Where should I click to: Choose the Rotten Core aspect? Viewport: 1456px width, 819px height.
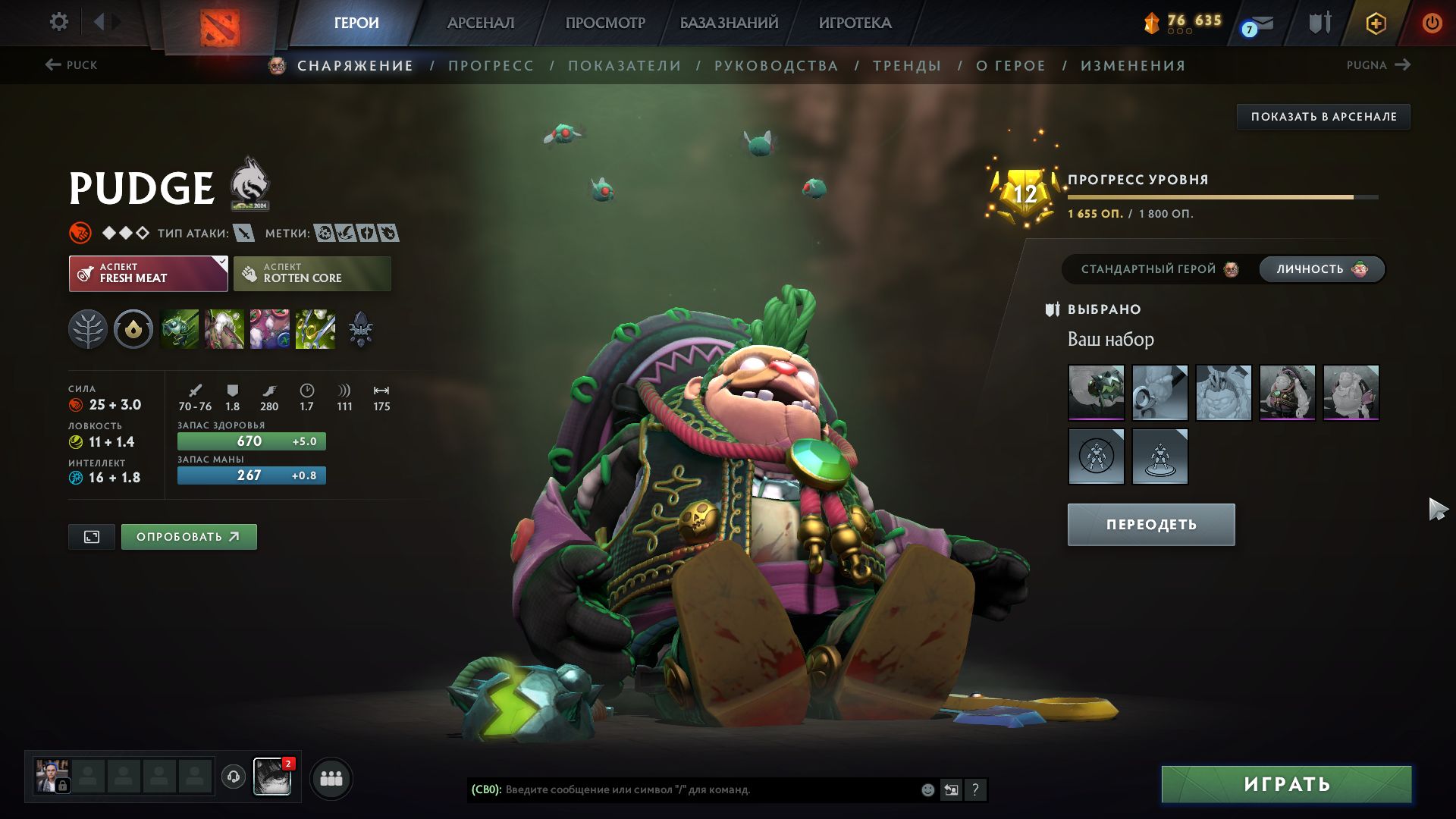point(312,274)
